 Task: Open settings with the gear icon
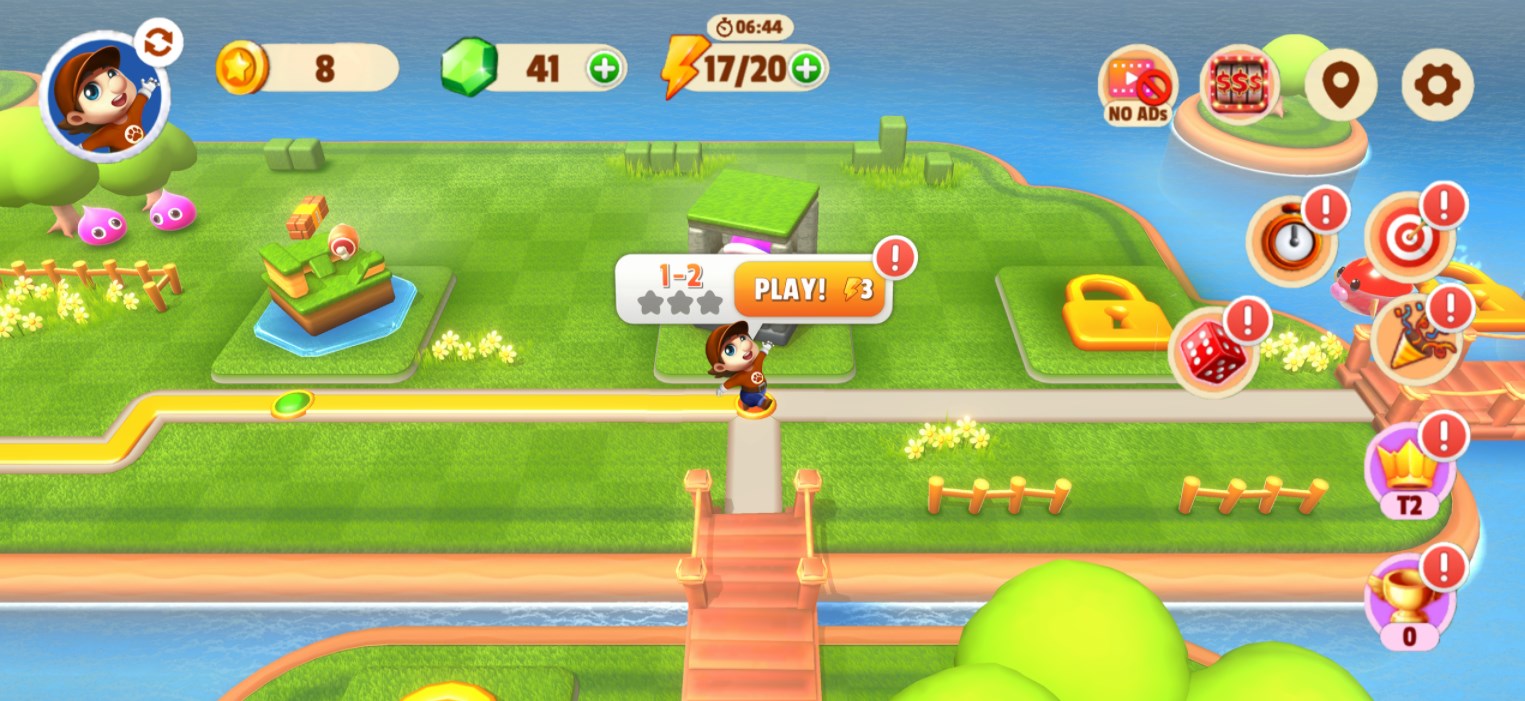(x=1437, y=85)
